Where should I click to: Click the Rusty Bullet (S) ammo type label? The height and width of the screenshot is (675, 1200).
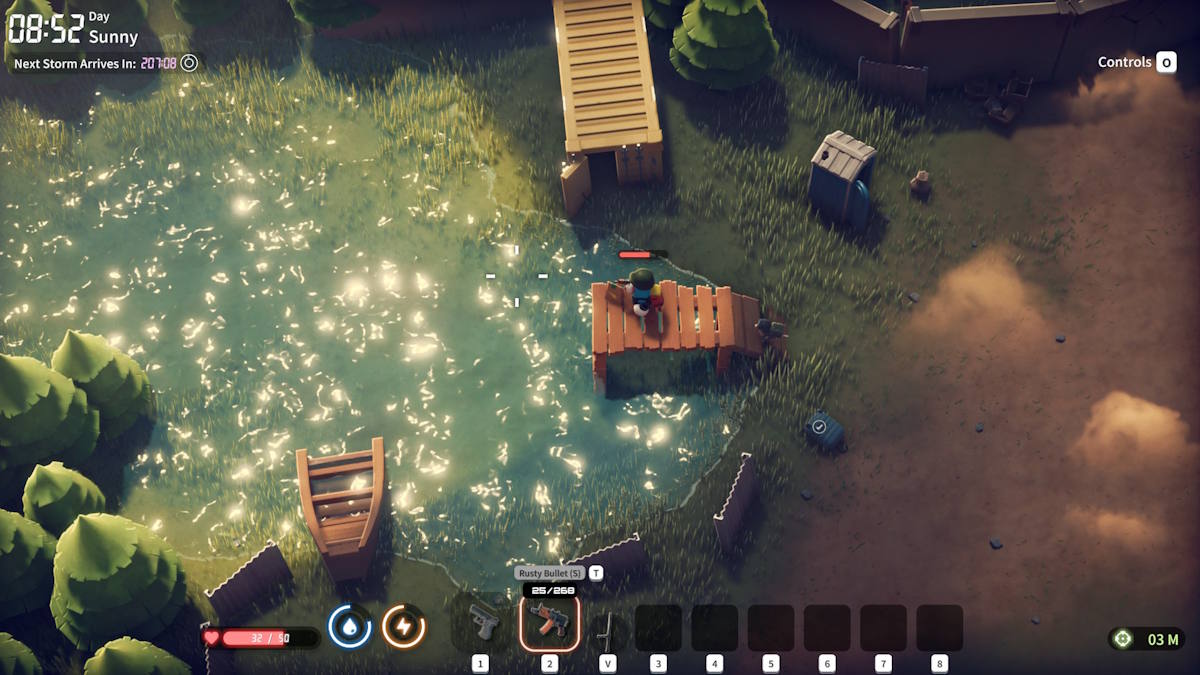click(550, 573)
